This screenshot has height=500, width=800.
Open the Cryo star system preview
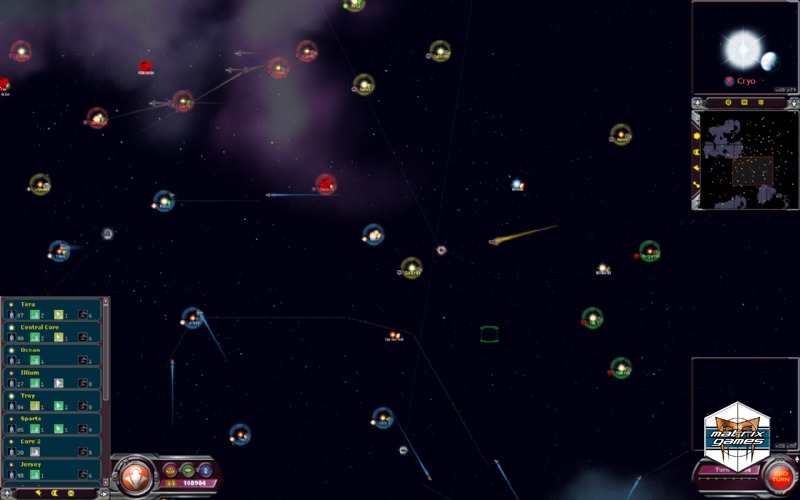[x=744, y=47]
